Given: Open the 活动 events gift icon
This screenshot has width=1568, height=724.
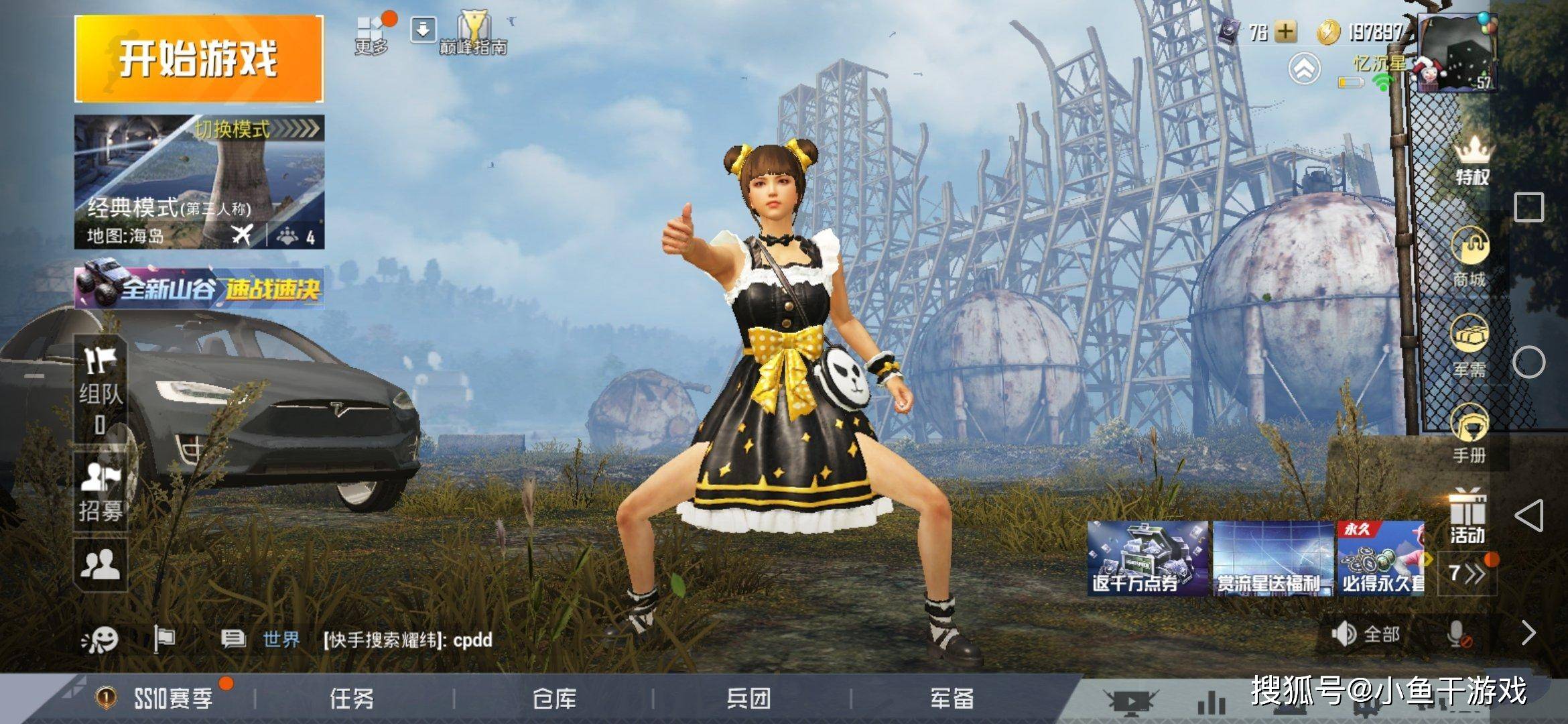Looking at the screenshot, I should pyautogui.click(x=1470, y=519).
